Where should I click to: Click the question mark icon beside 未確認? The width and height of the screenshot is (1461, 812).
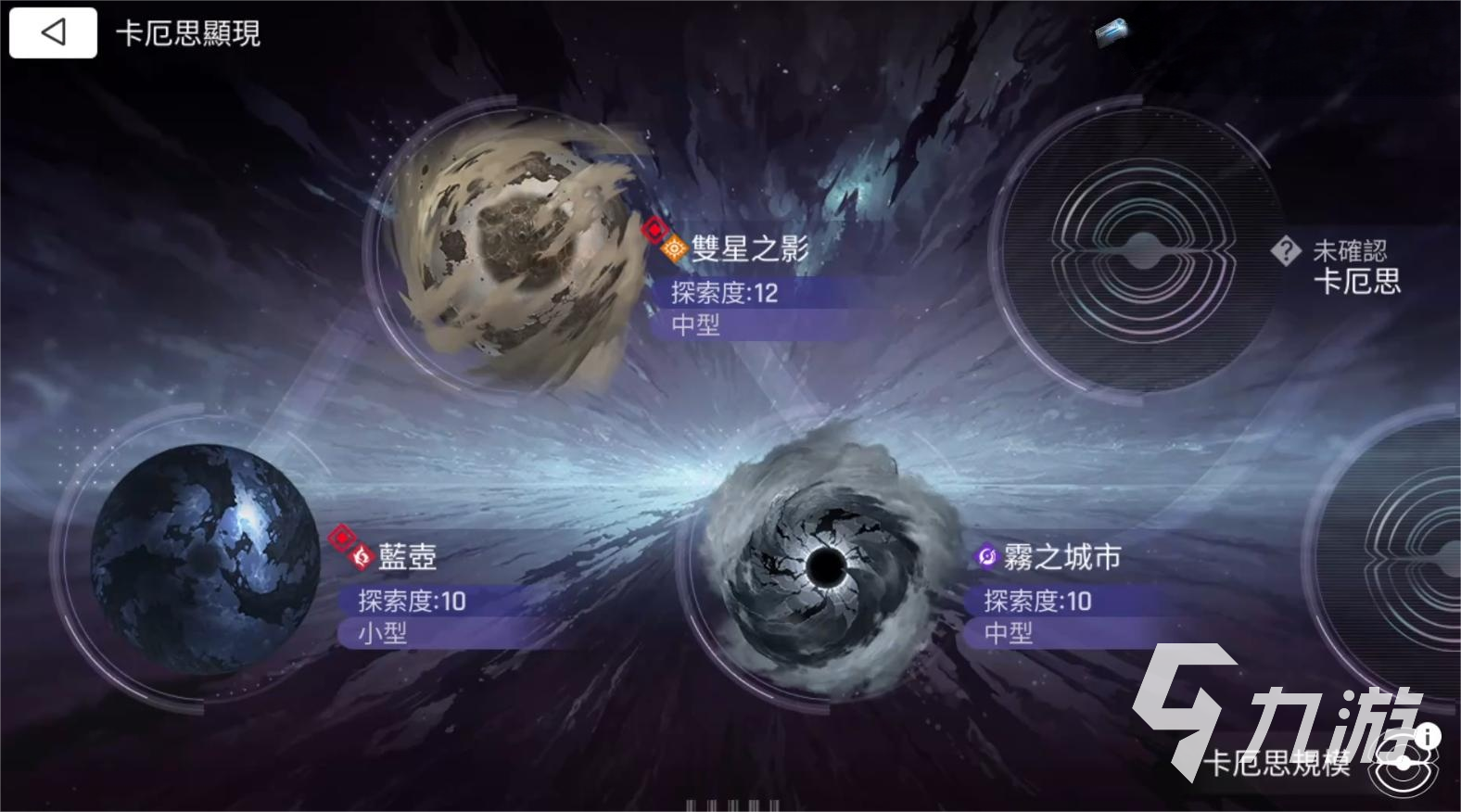click(1288, 248)
